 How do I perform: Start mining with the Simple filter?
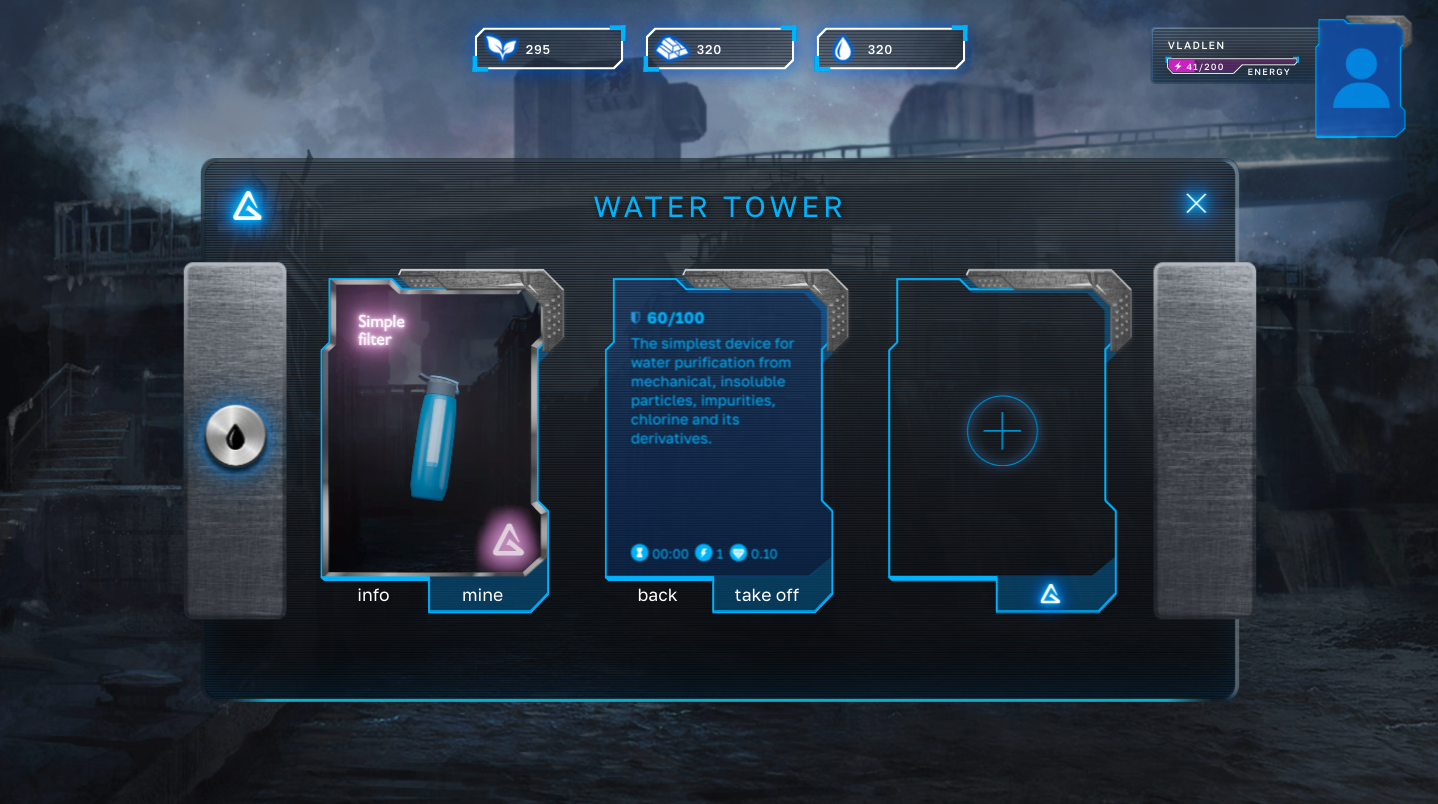pyautogui.click(x=483, y=595)
